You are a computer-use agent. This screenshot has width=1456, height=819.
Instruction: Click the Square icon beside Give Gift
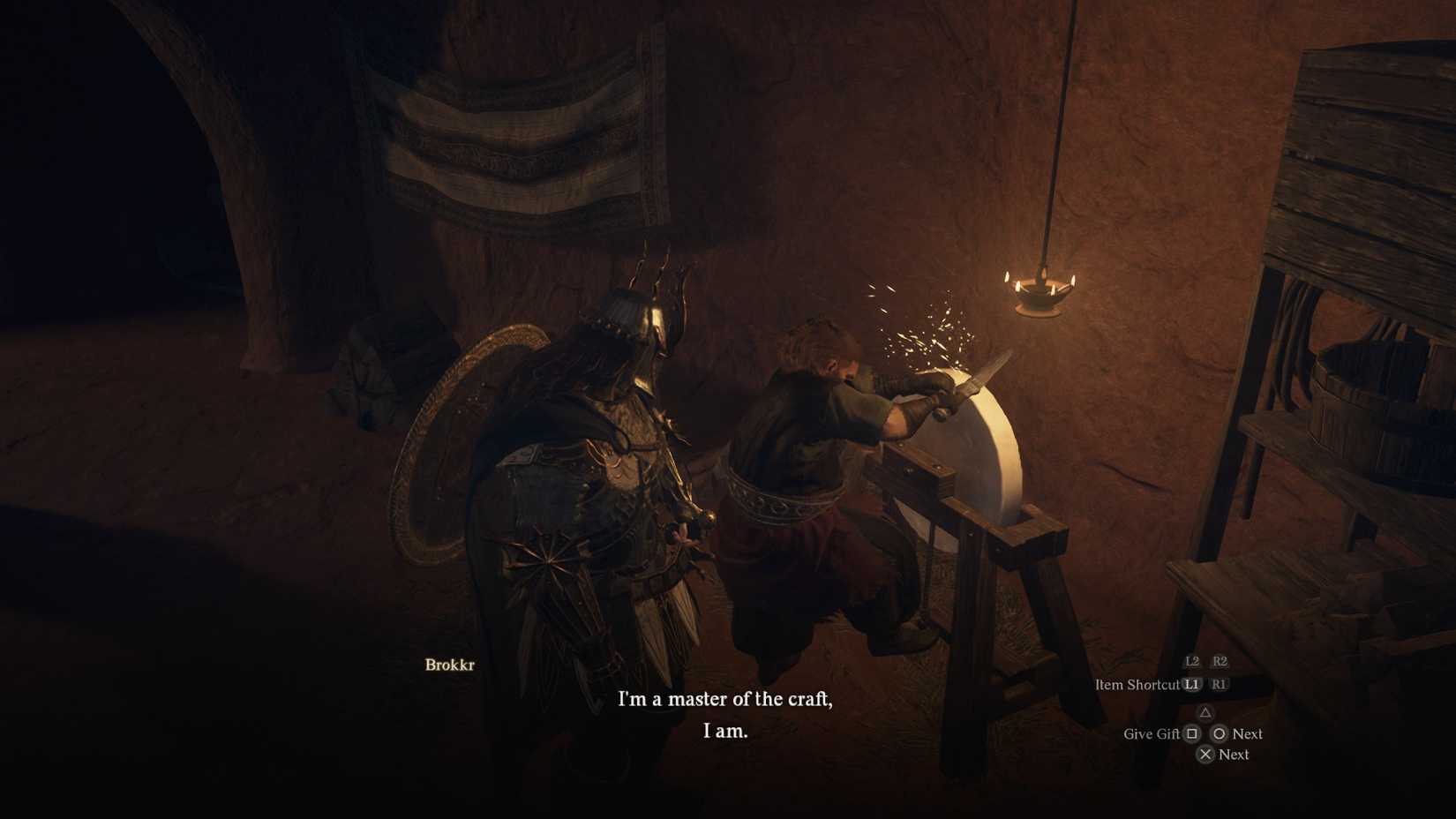1191,734
